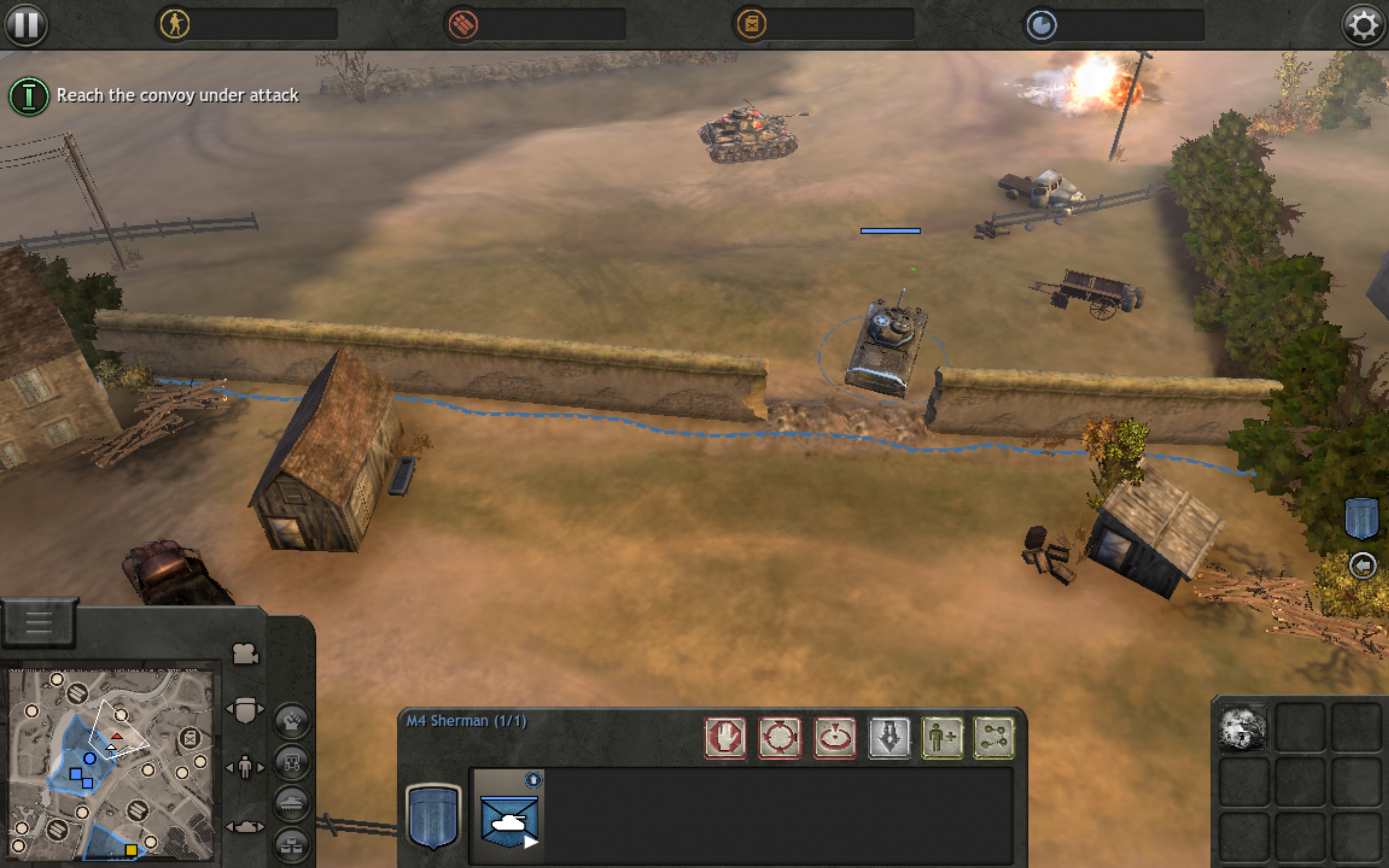Open the jeep vehicle production button
1389x868 pixels.
[292, 762]
